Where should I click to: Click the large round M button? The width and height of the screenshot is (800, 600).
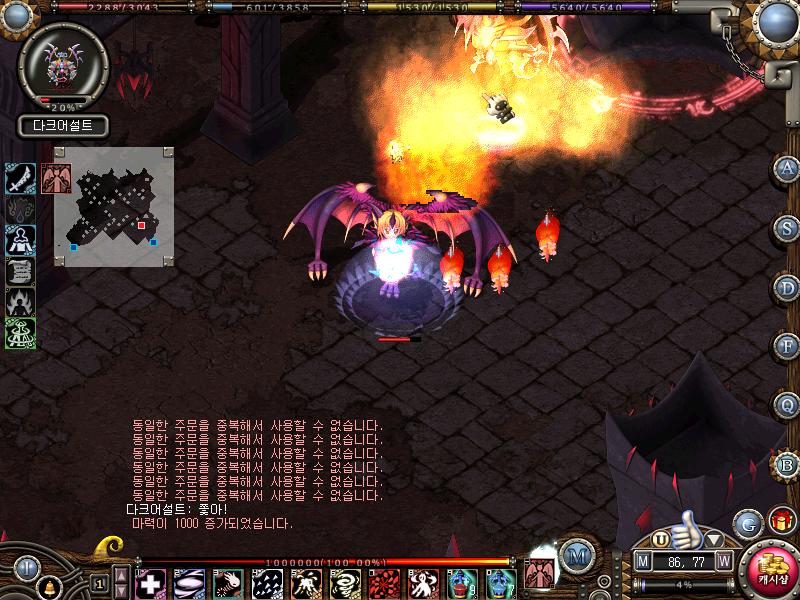pos(575,556)
